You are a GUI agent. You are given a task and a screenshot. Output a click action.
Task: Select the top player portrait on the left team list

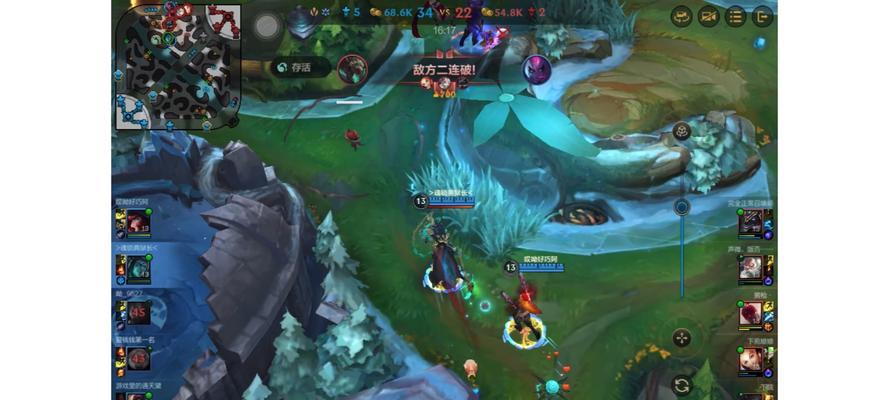click(x=138, y=223)
